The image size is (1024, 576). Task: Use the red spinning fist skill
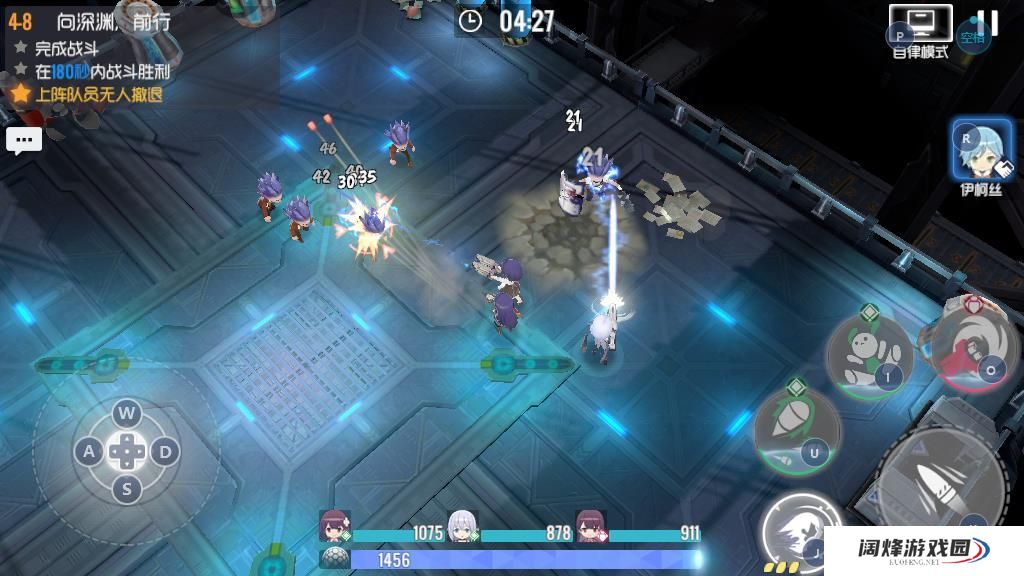coord(974,346)
